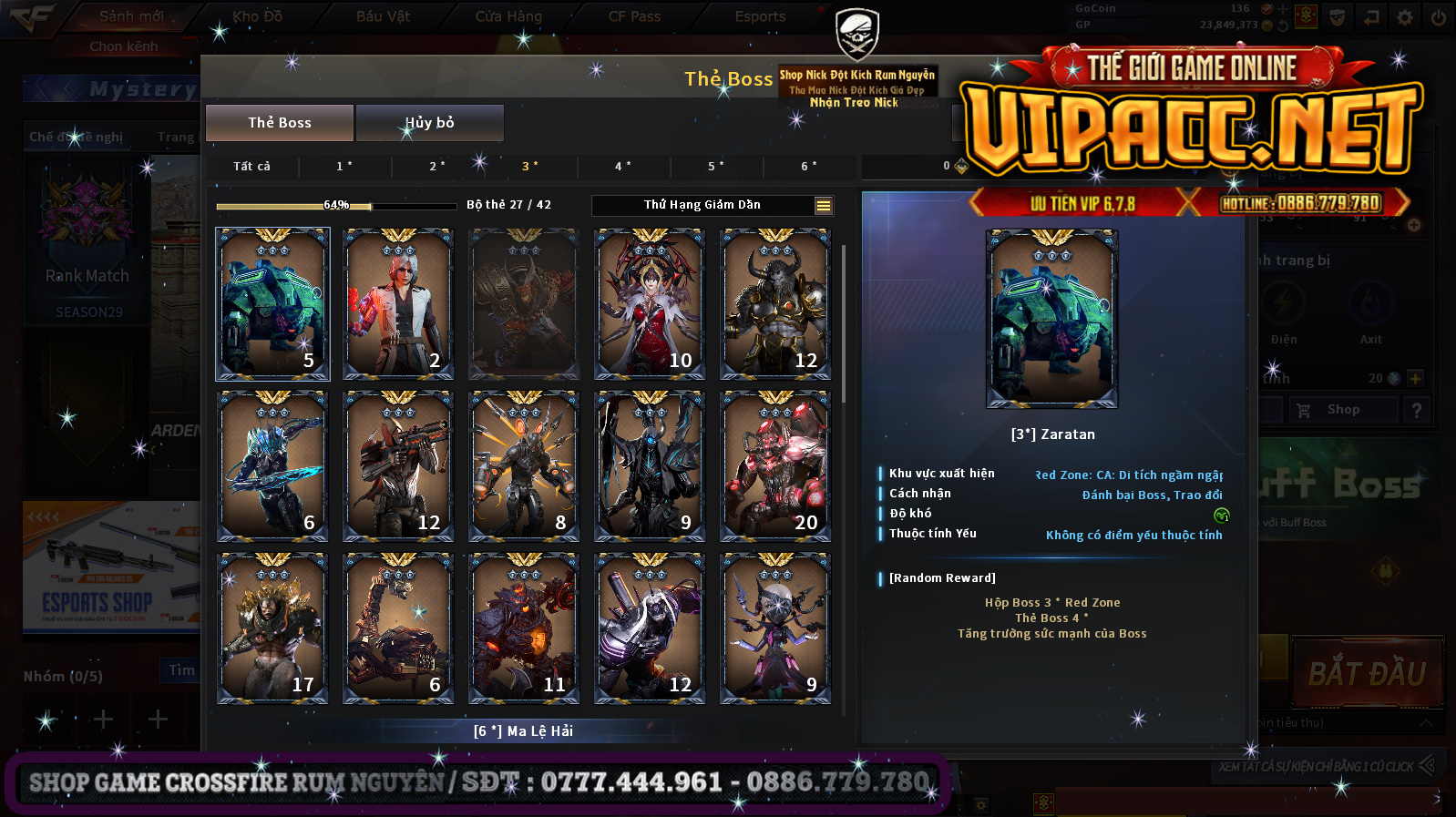This screenshot has width=1456, height=817.
Task: Open the Kho Đồ inventory menu
Action: pyautogui.click(x=257, y=16)
